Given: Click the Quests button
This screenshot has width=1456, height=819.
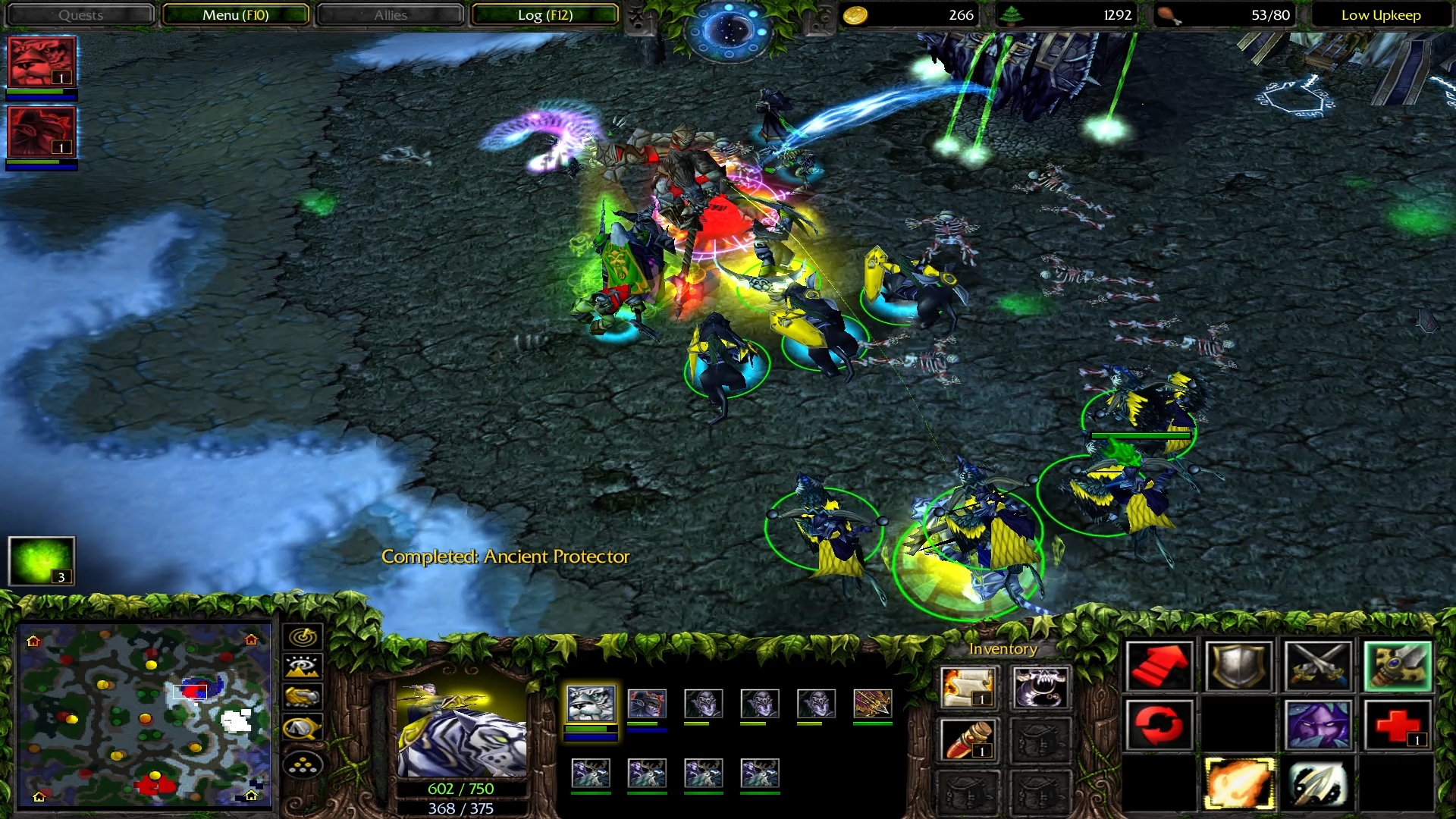Looking at the screenshot, I should [x=80, y=15].
